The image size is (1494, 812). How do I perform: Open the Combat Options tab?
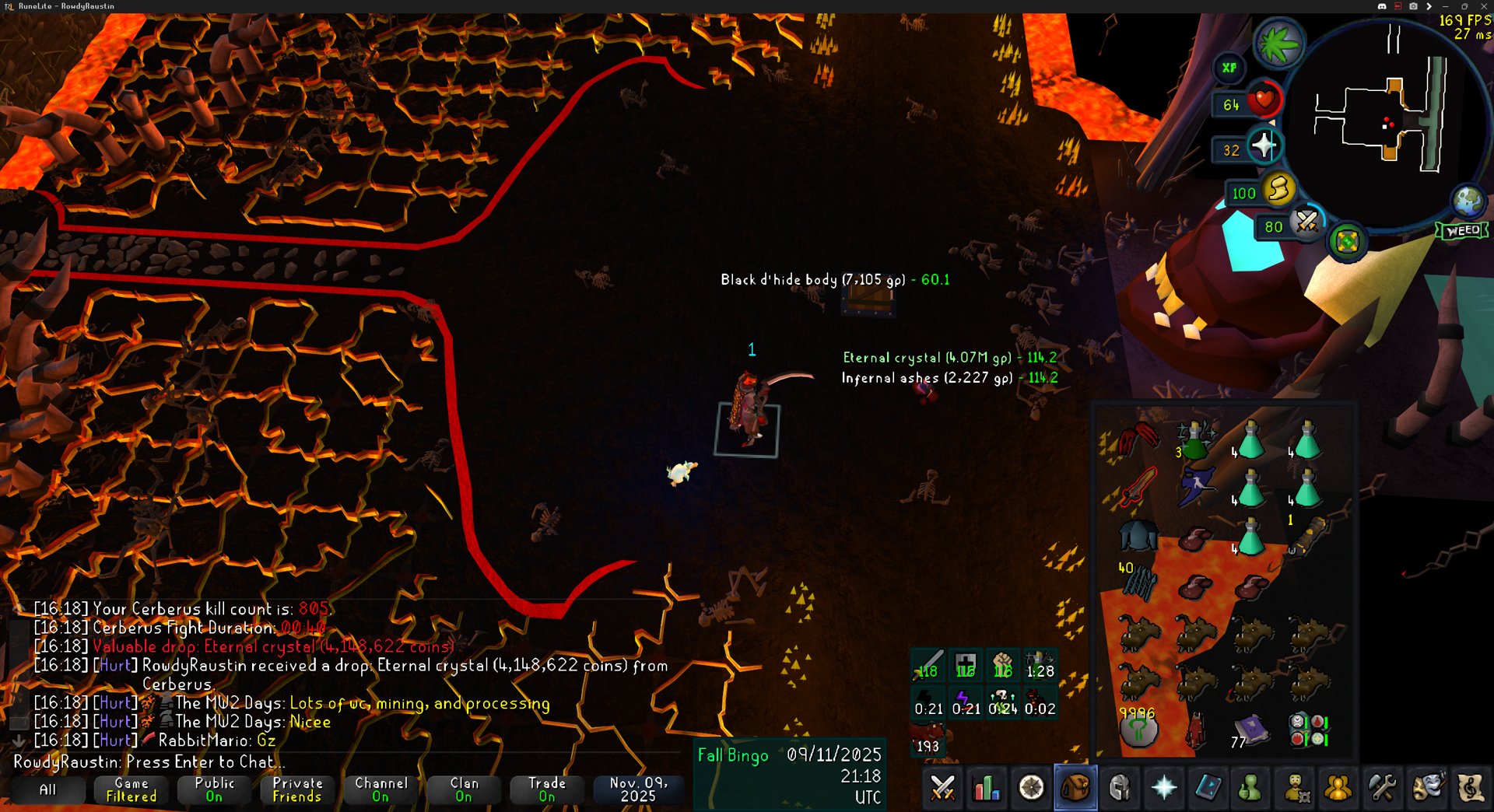coord(942,788)
